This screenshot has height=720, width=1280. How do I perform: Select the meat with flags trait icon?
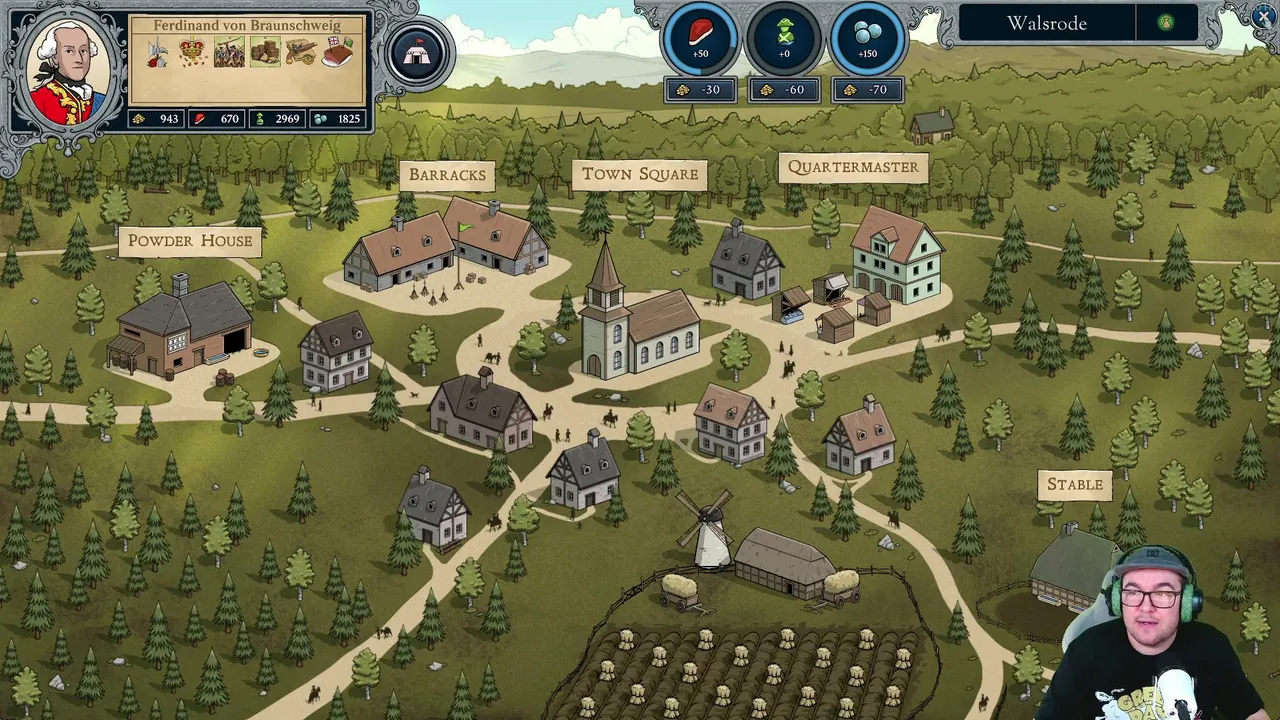point(337,52)
